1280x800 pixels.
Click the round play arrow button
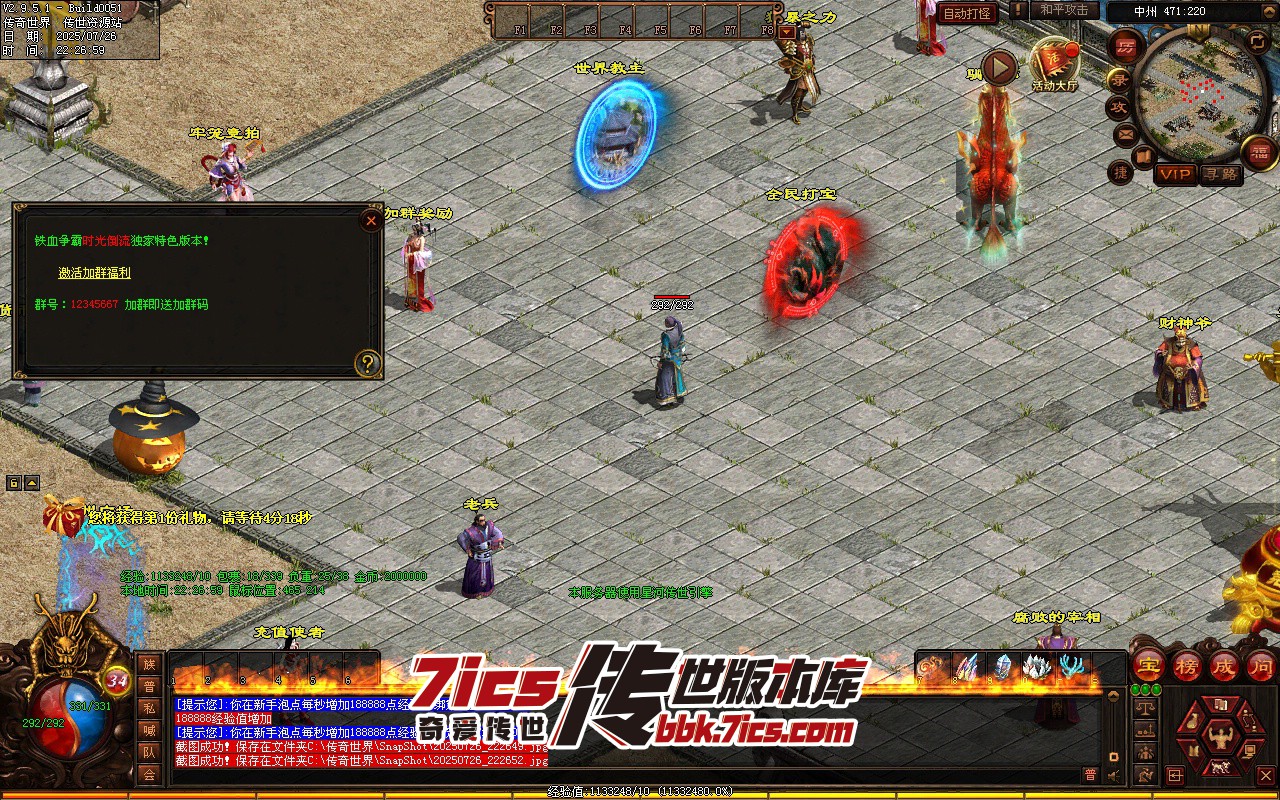[x=998, y=68]
